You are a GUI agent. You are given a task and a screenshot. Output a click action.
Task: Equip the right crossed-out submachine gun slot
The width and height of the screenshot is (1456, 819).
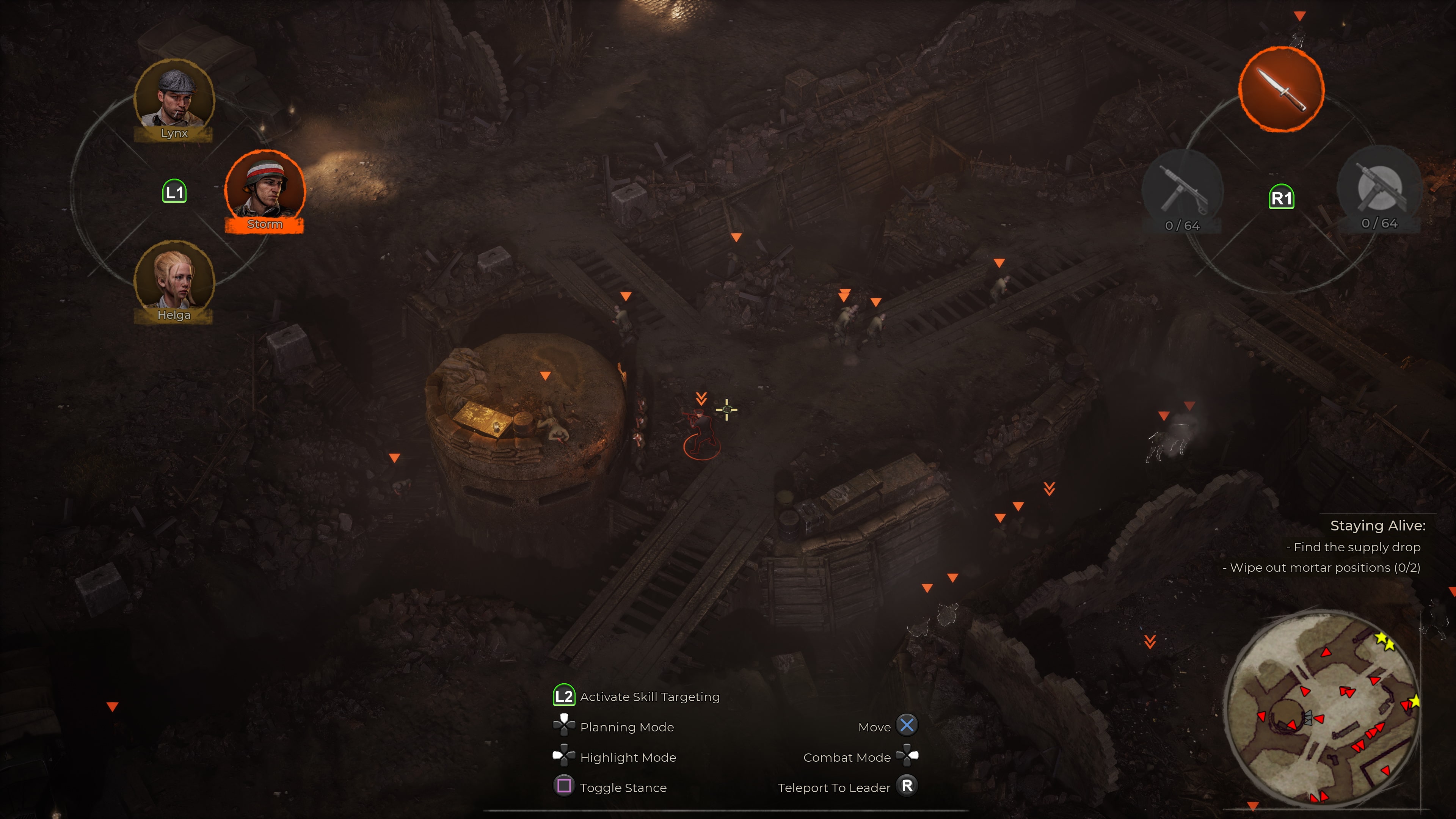tap(1379, 188)
